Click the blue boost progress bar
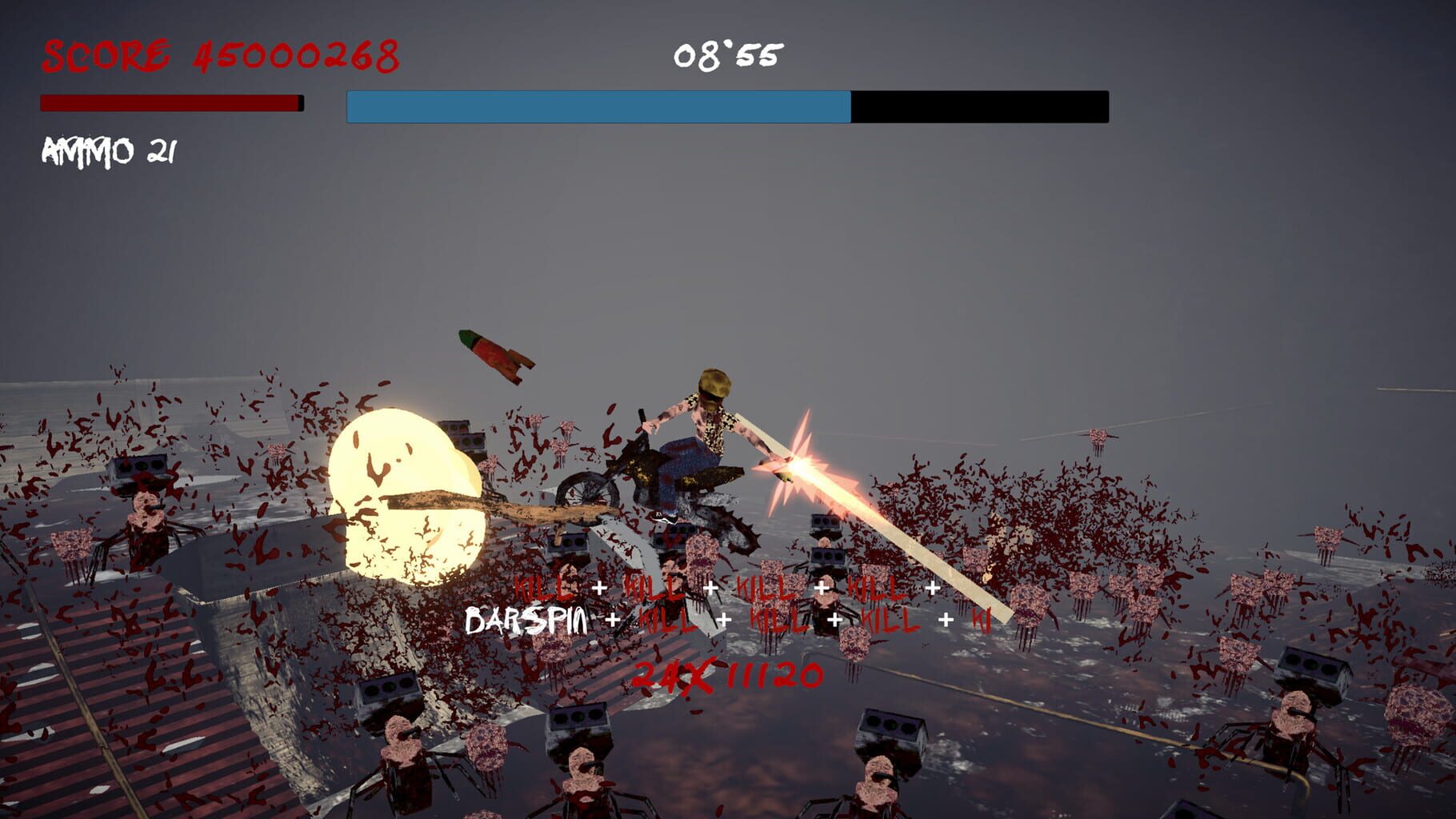 click(x=596, y=106)
